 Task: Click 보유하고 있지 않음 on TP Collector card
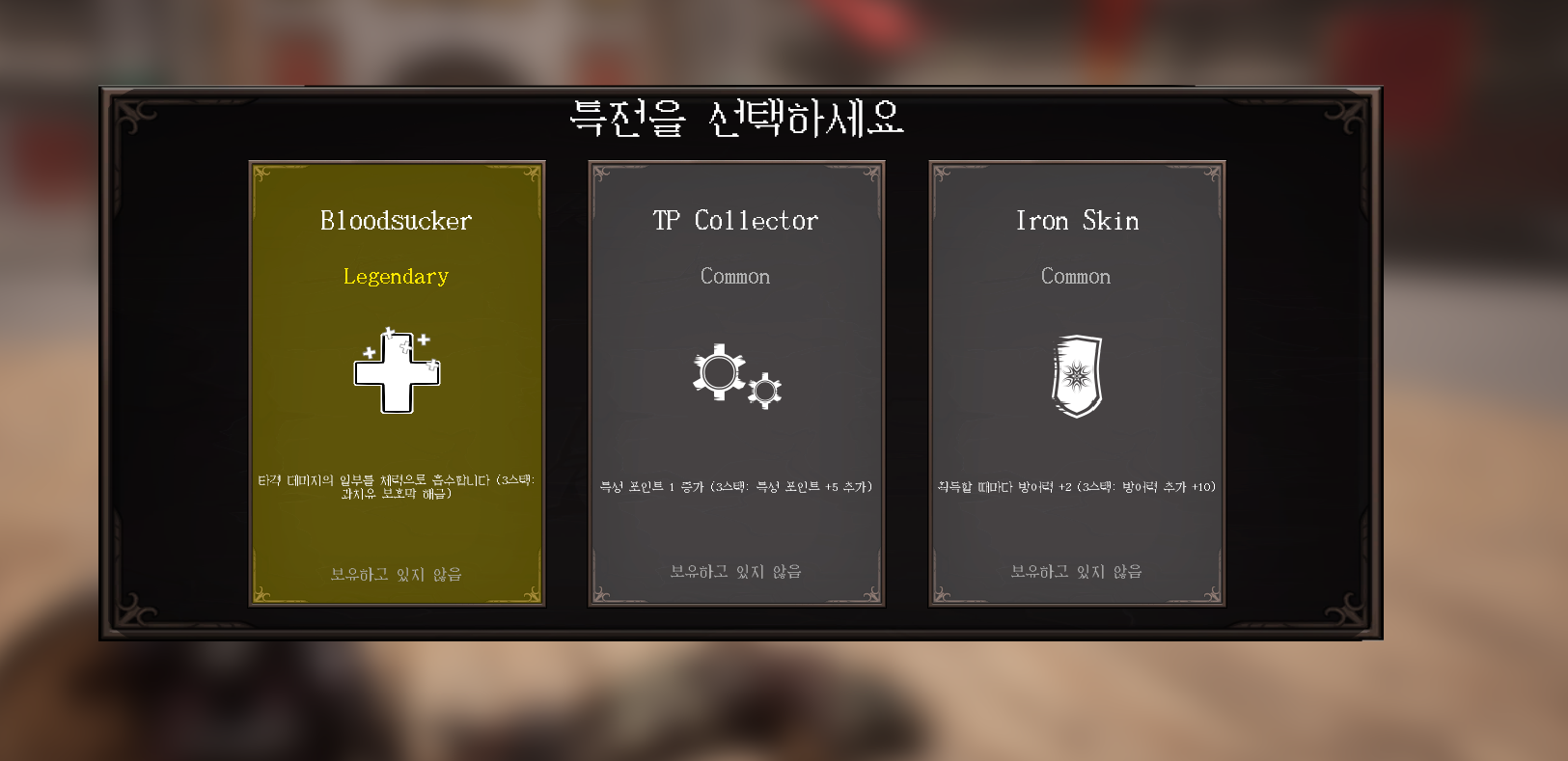pos(735,571)
